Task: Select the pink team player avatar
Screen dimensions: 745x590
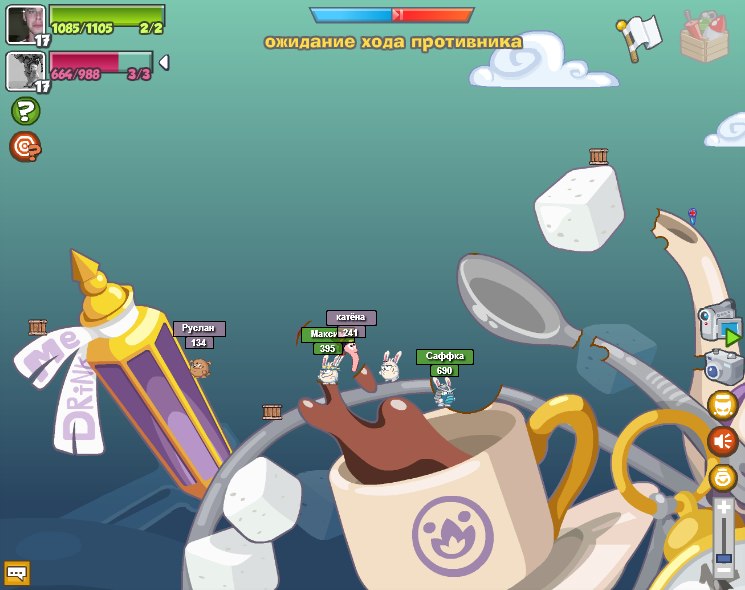Action: (25, 71)
